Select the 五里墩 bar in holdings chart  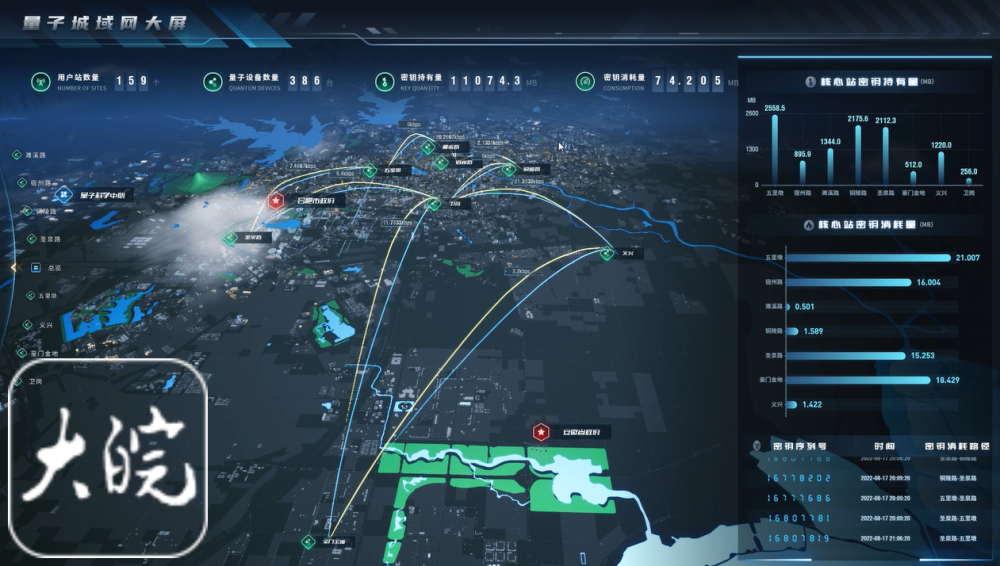click(774, 148)
